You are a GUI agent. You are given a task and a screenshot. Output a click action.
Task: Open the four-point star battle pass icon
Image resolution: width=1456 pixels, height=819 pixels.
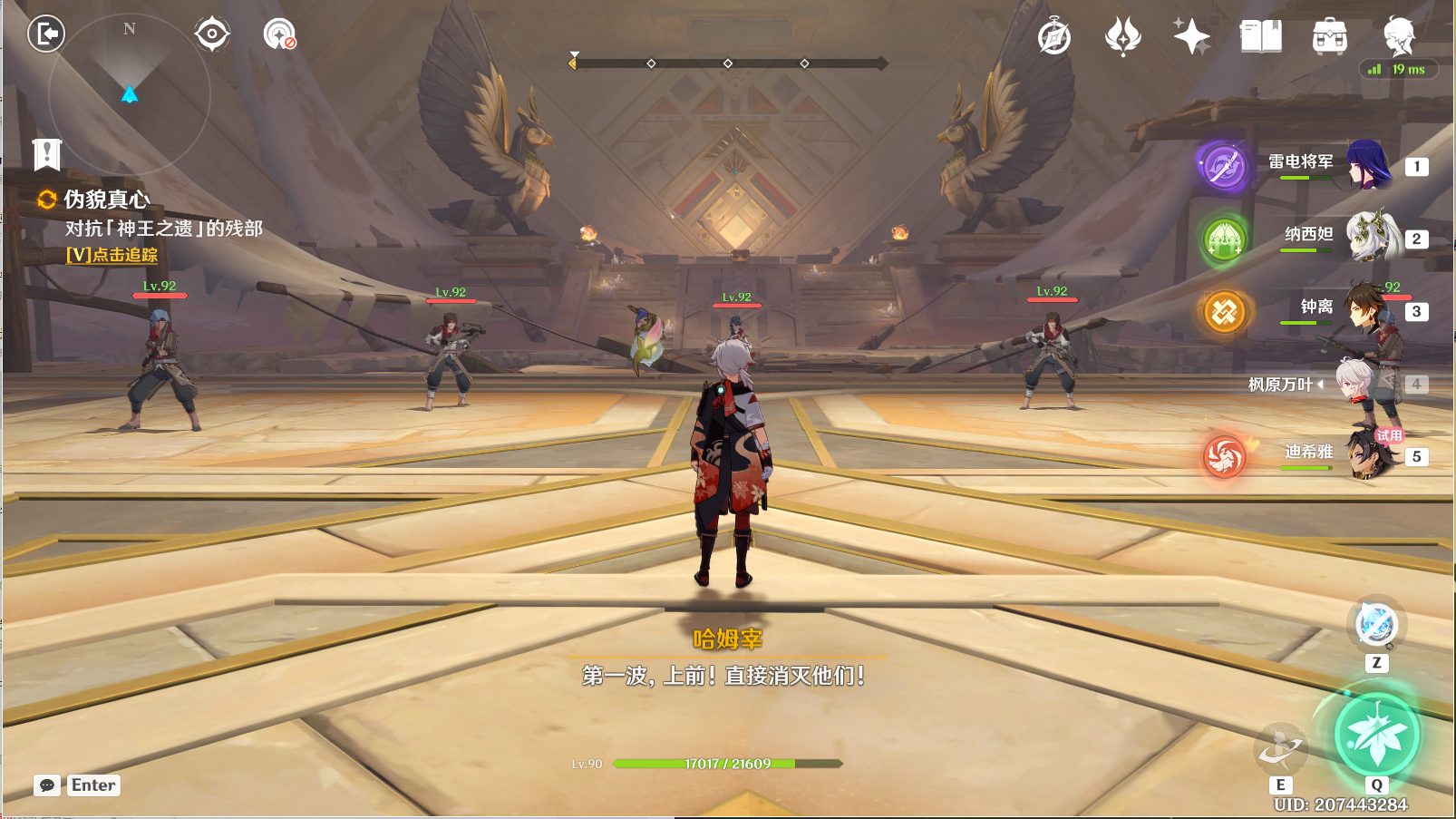click(1191, 37)
